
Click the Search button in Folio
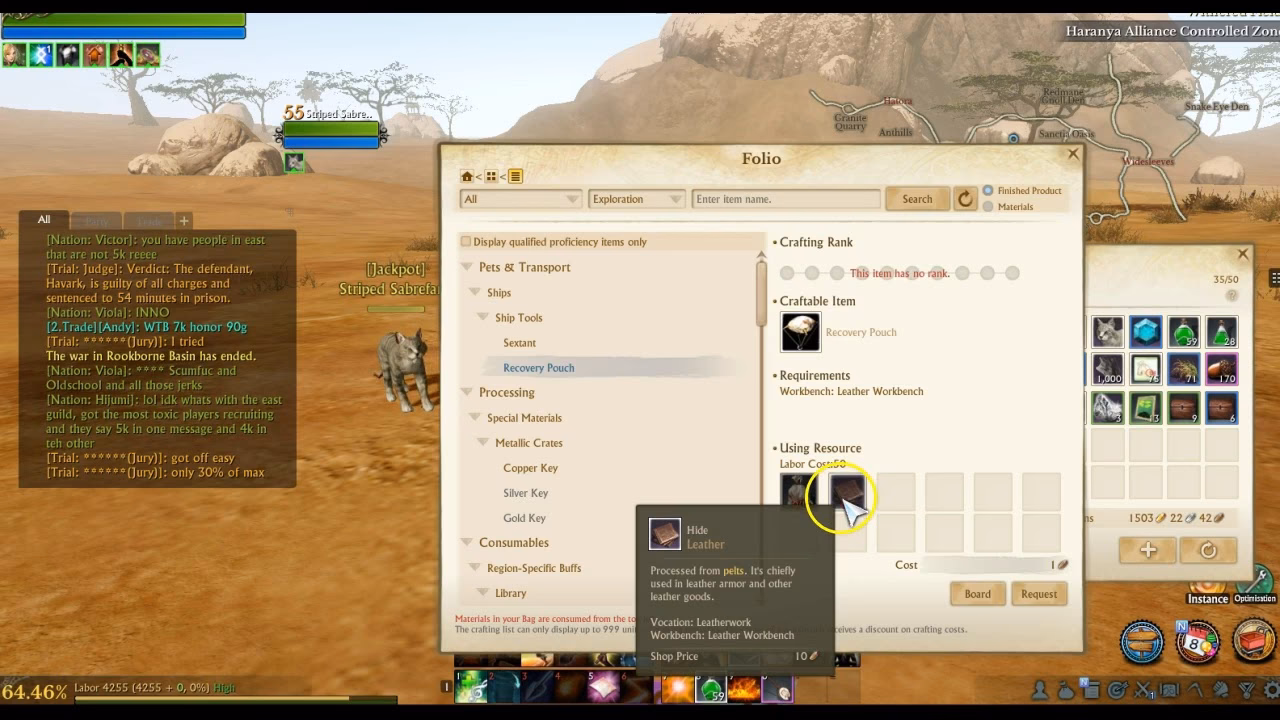(916, 199)
